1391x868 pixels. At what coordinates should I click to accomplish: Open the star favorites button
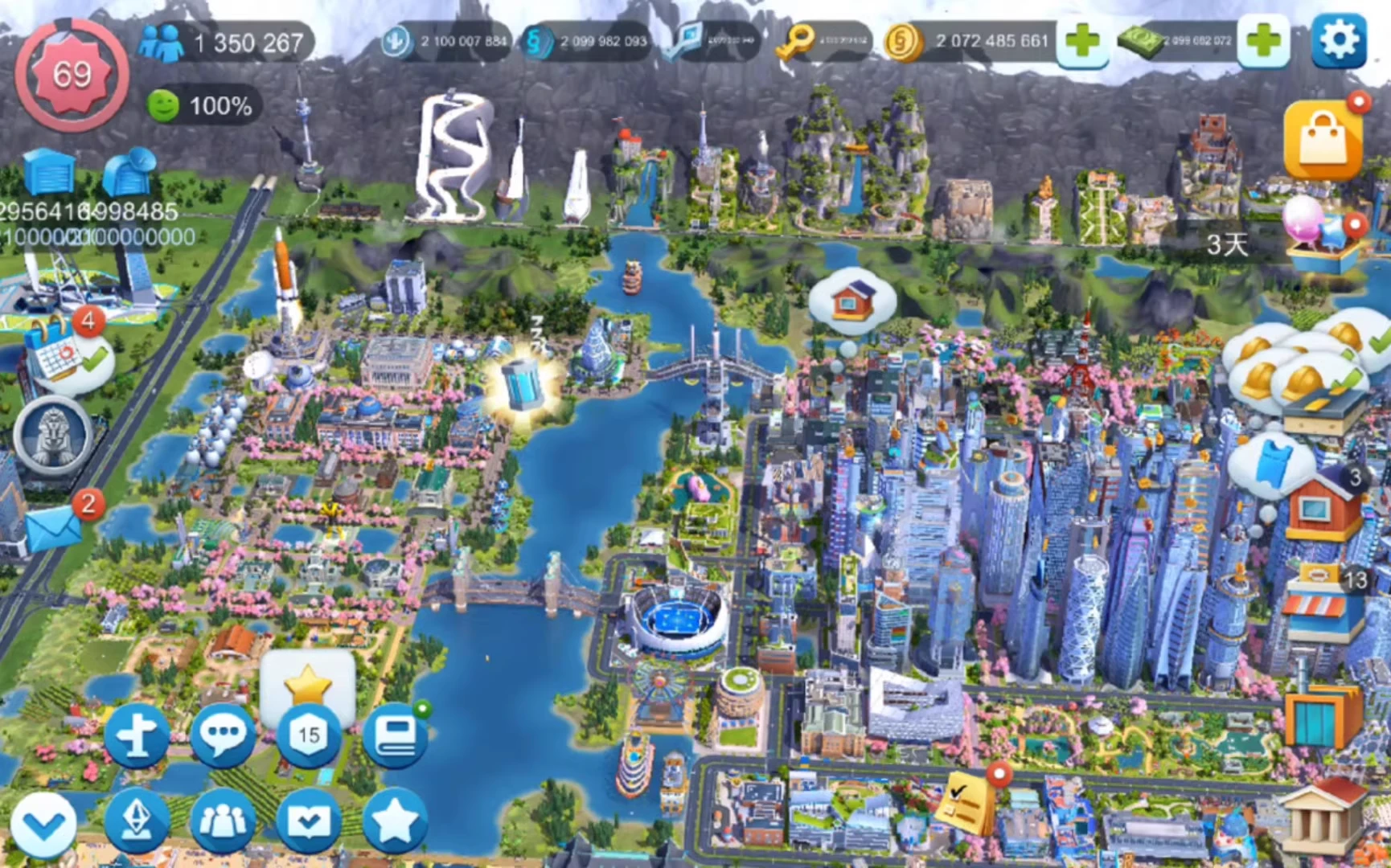pos(395,821)
